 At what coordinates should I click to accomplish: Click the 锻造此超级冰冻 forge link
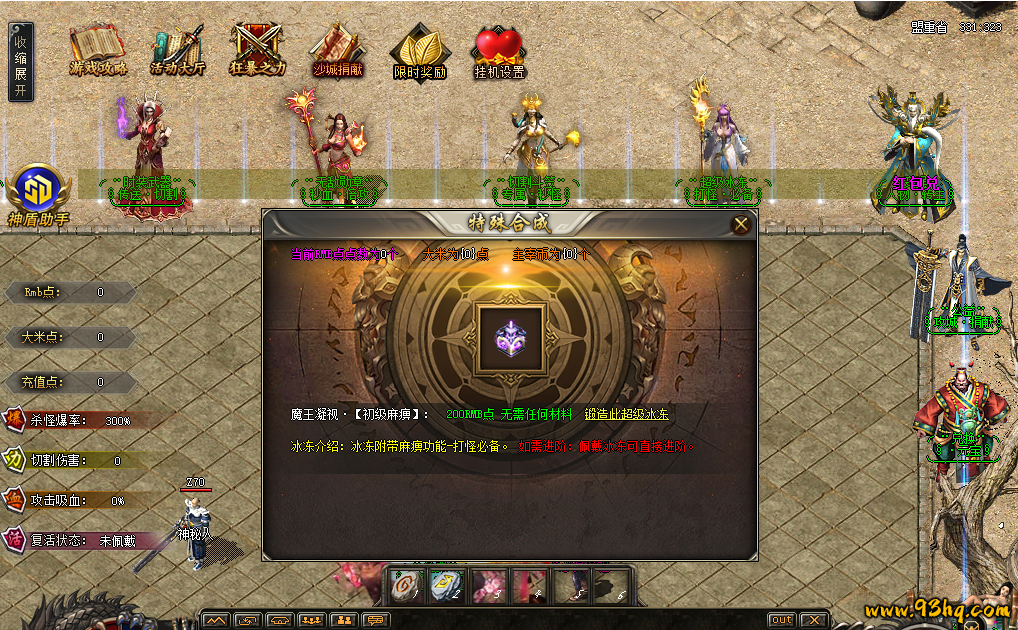coord(627,414)
